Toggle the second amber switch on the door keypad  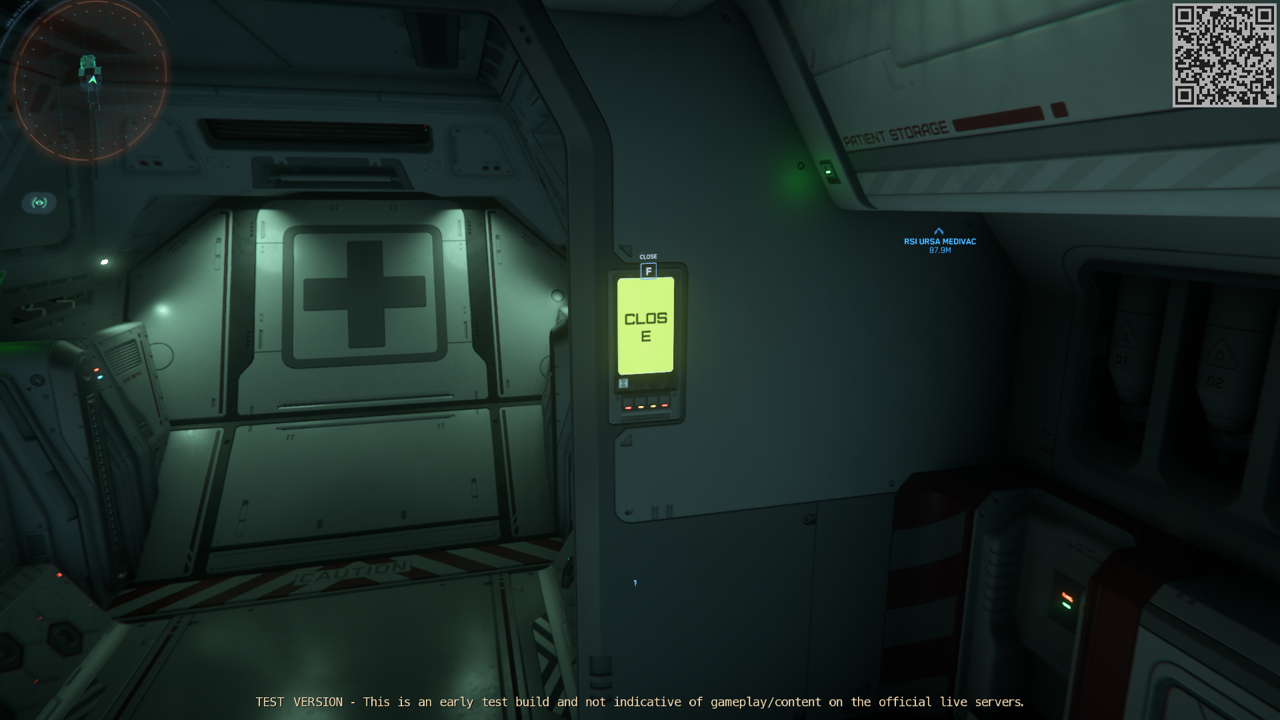pyautogui.click(x=640, y=407)
